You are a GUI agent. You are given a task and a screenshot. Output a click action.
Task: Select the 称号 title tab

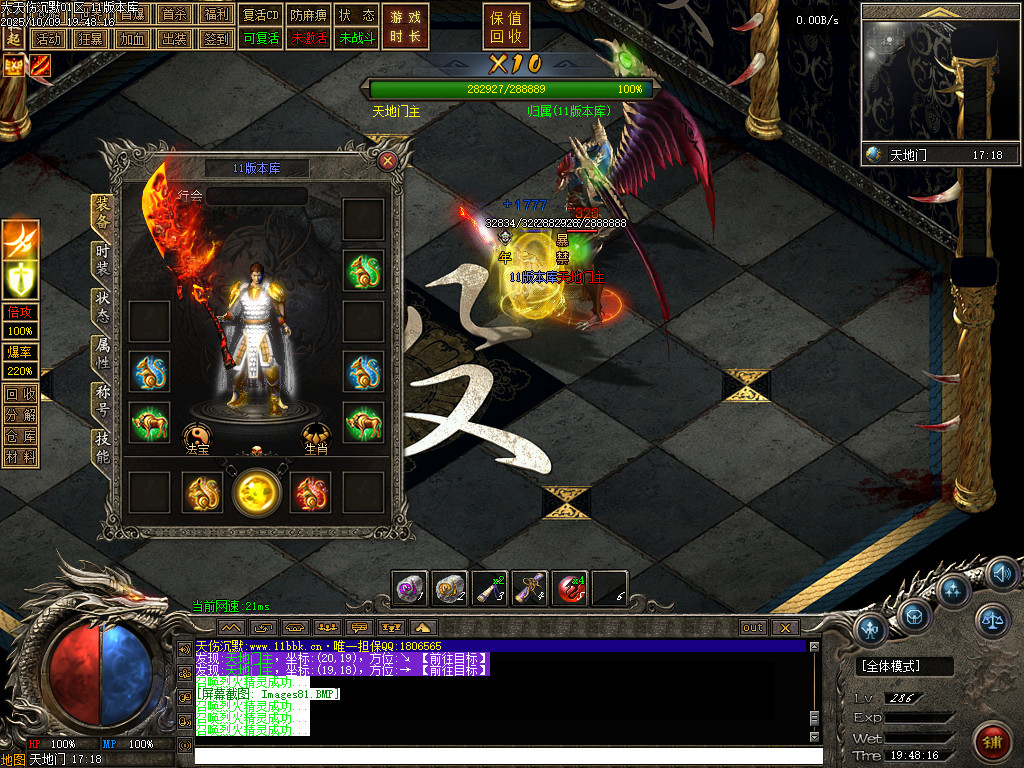[102, 400]
